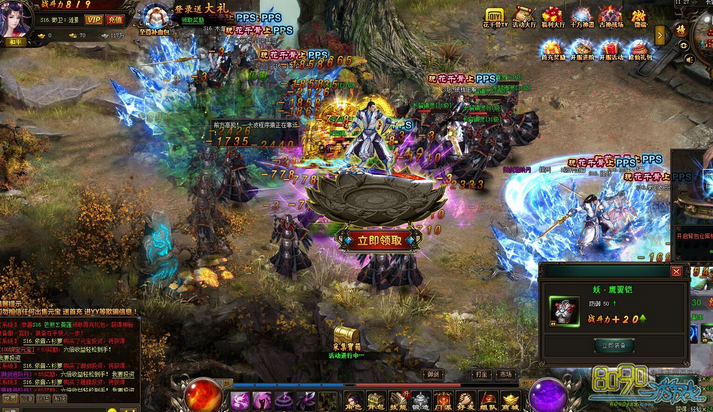Image resolution: width=713 pixels, height=412 pixels.
Task: Close the 鹰翼铠 equipment popup
Action: pyautogui.click(x=676, y=271)
